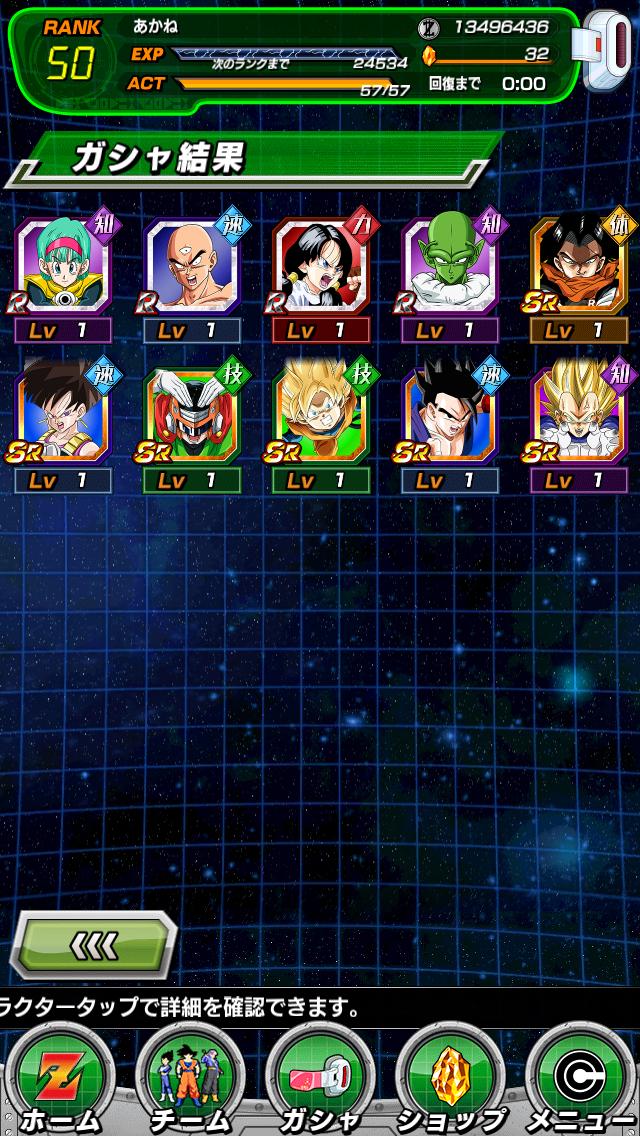Select the Super Saiyan Vegeta card
This screenshot has height=1136, width=640.
(579, 415)
